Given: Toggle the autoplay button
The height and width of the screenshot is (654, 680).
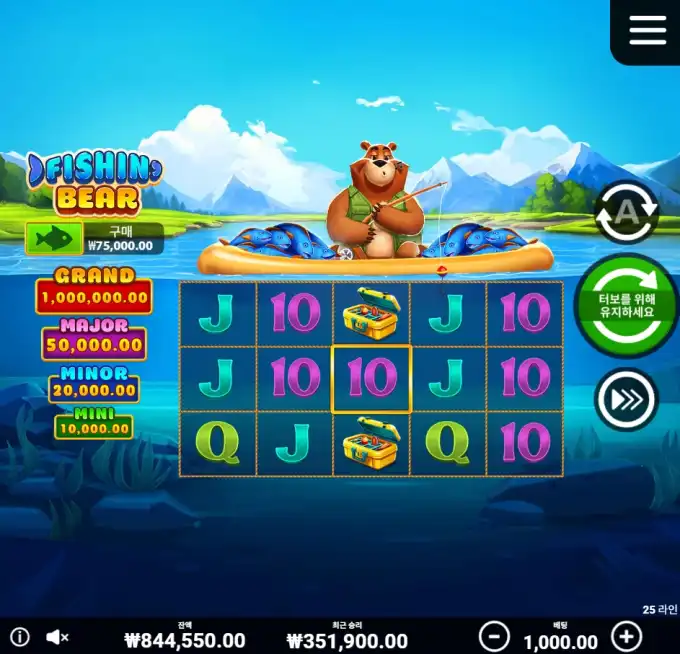Looking at the screenshot, I should (626, 212).
